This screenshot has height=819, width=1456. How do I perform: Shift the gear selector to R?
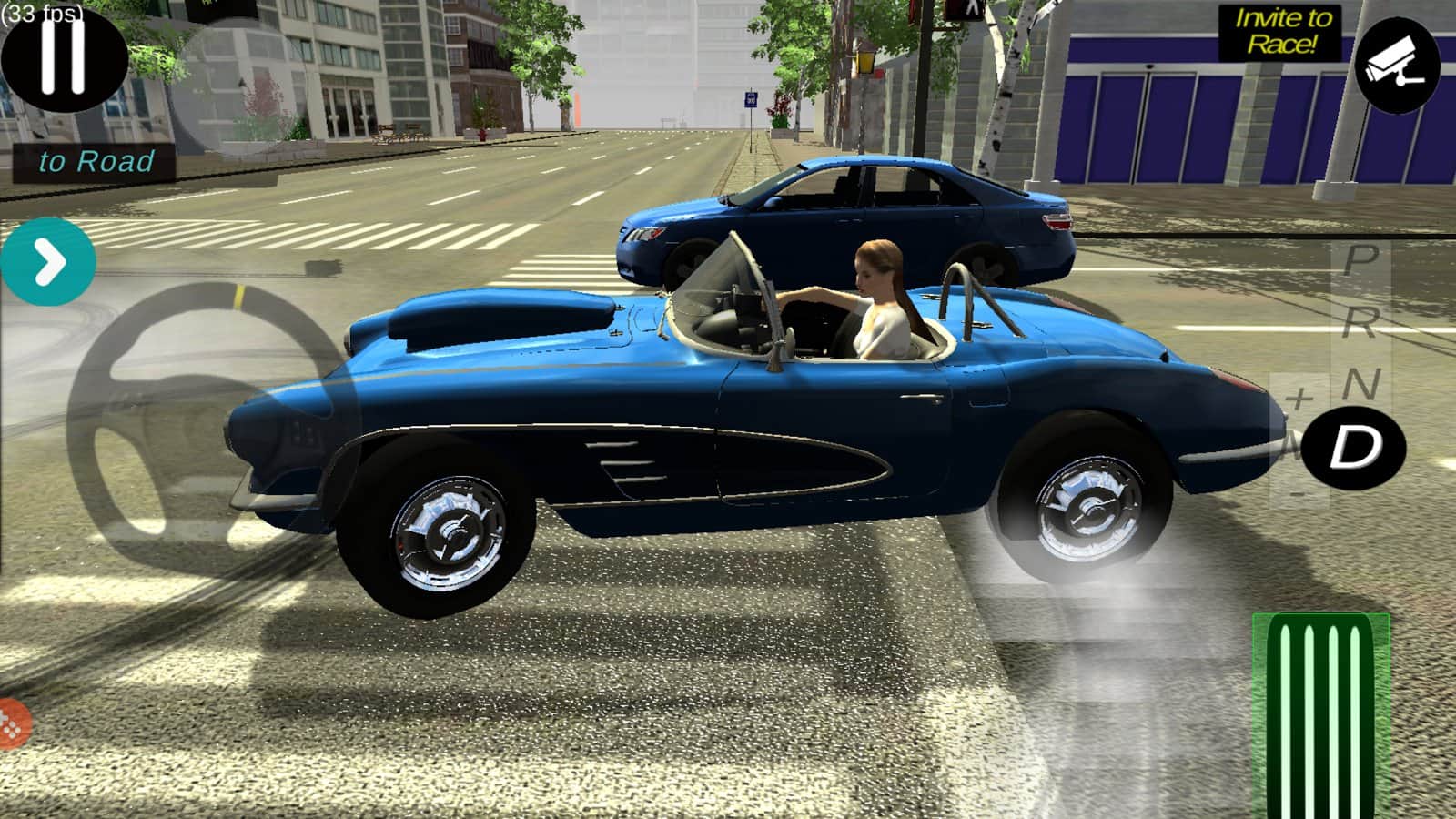click(1360, 321)
